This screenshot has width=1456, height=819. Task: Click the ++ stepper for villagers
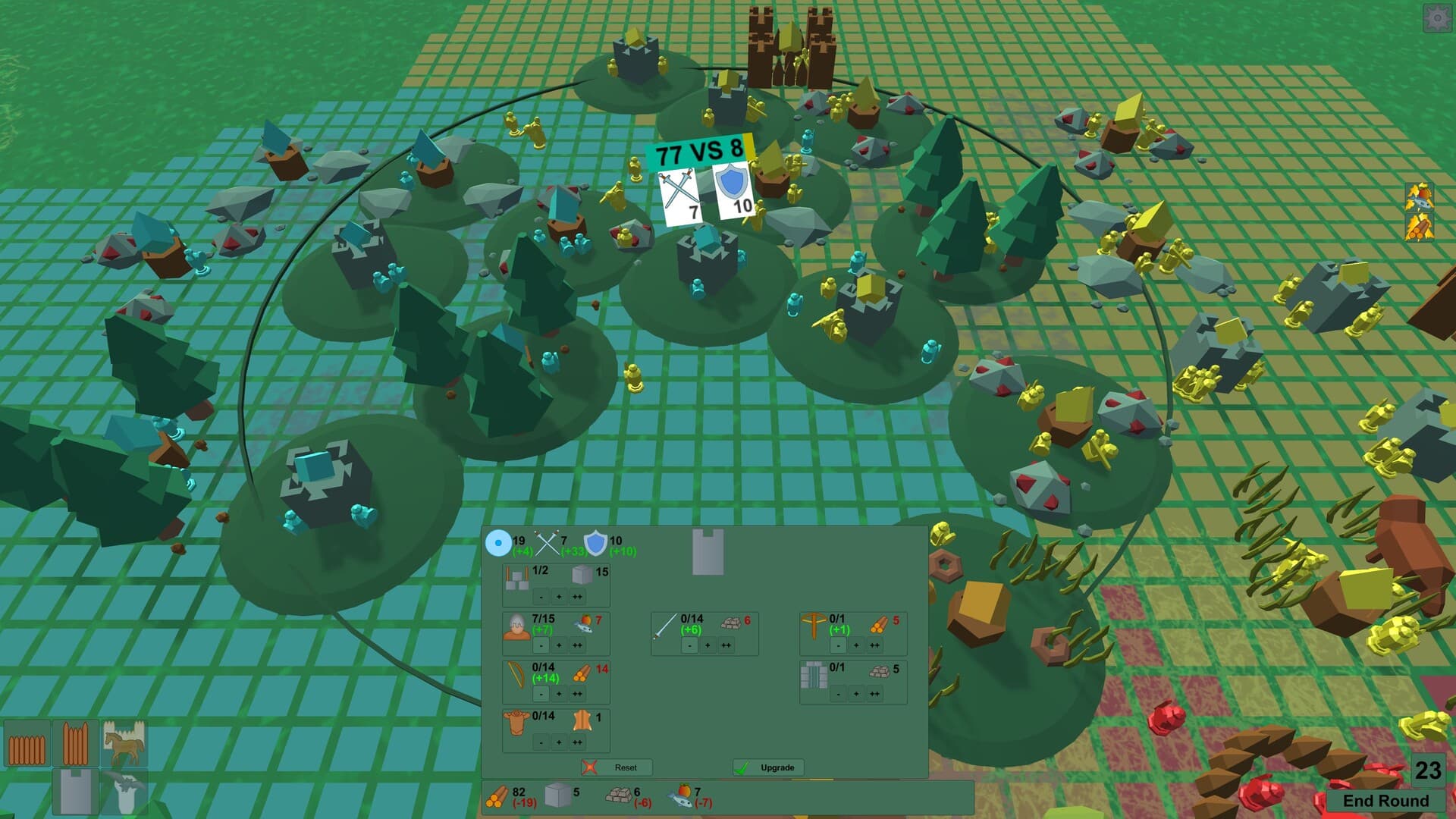(578, 645)
